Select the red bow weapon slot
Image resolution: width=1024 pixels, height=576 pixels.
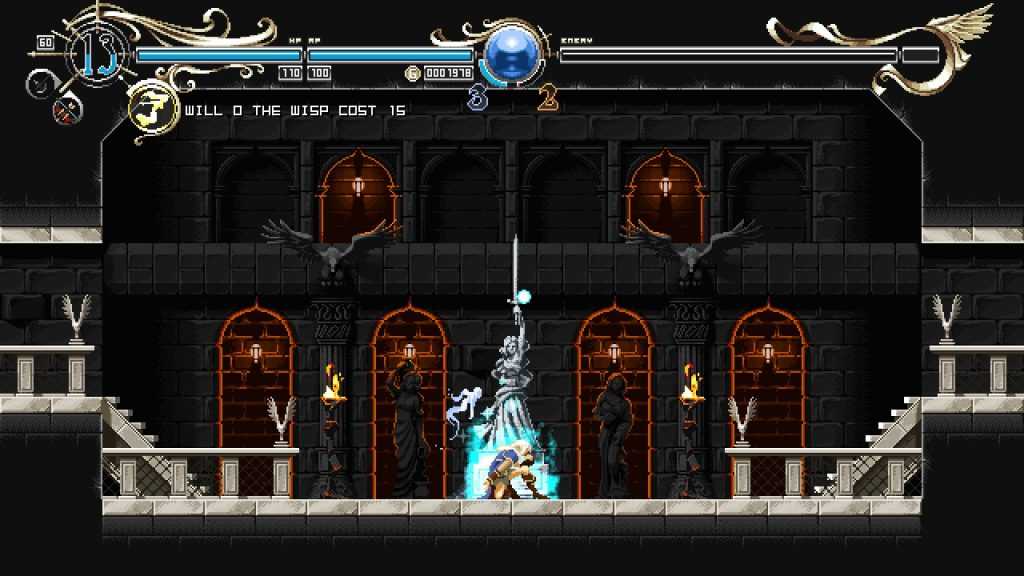[x=66, y=113]
